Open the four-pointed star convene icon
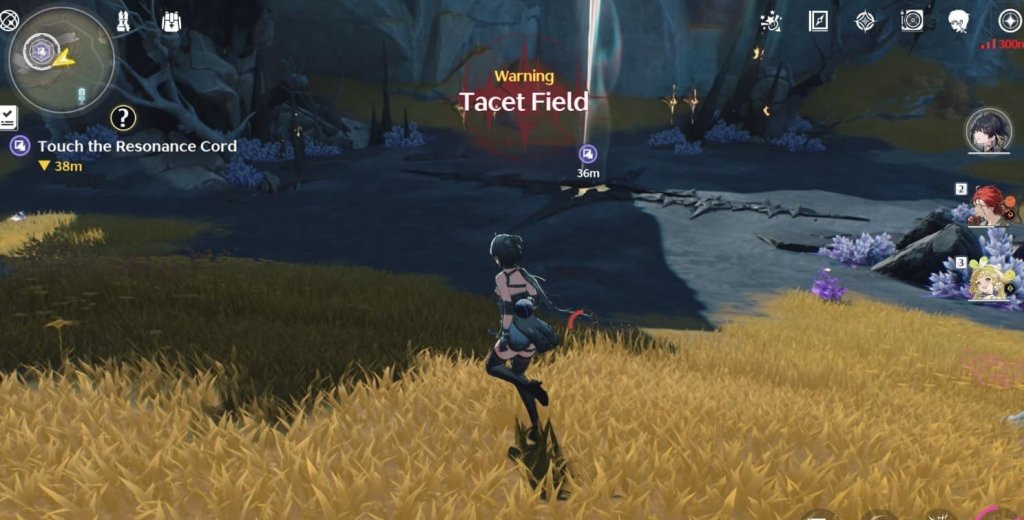The height and width of the screenshot is (520, 1024). click(865, 21)
